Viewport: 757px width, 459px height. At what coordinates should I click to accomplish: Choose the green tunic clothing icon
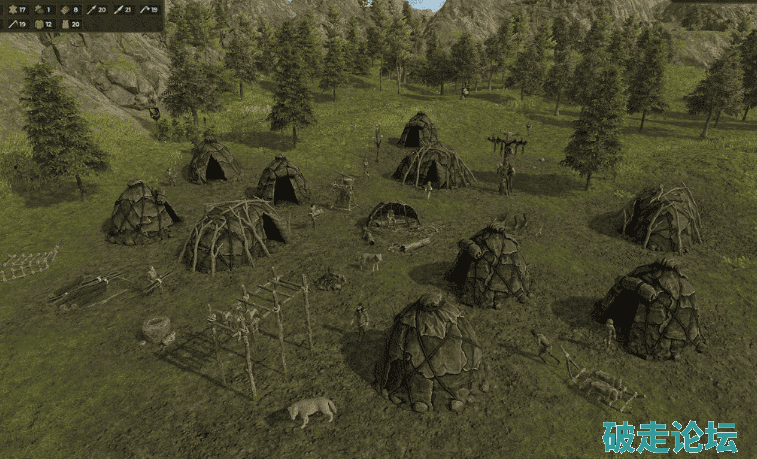38,24
